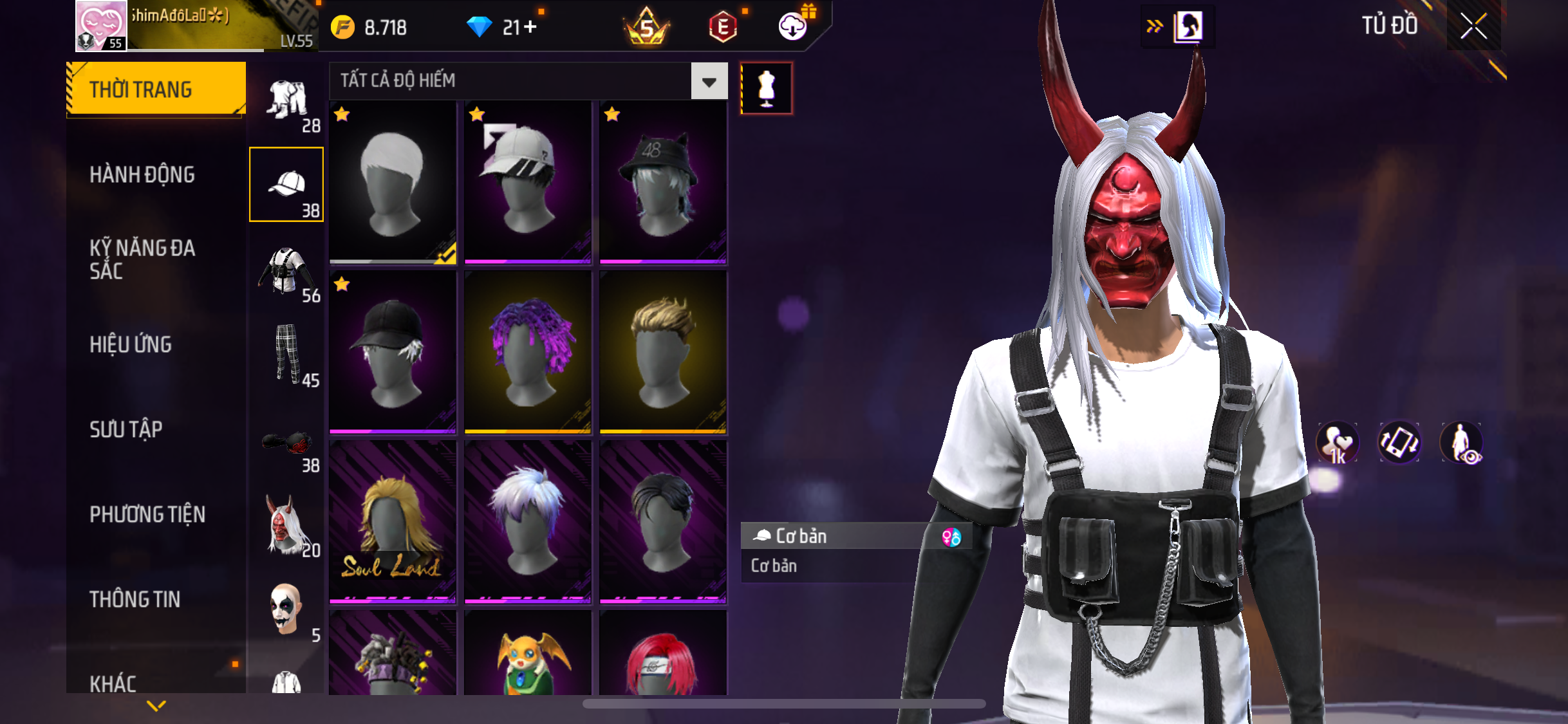Click the mannequin preview button
This screenshot has height=724, width=1568.
(766, 89)
